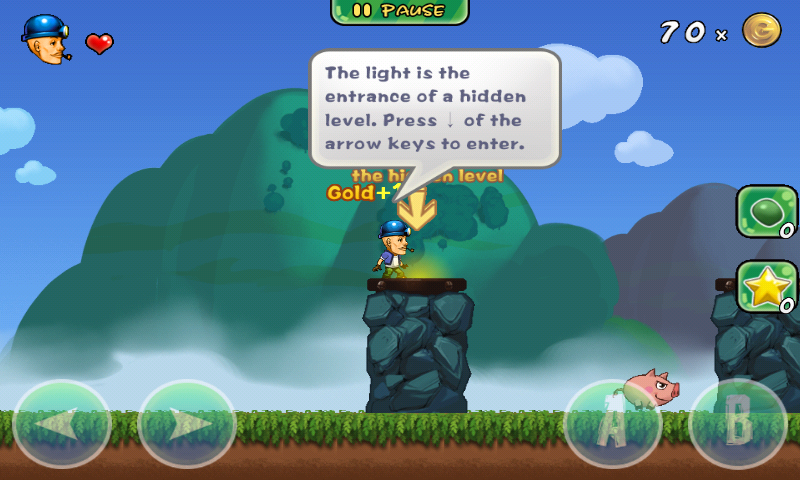Use the green shell item
The image size is (800, 480).
click(766, 211)
